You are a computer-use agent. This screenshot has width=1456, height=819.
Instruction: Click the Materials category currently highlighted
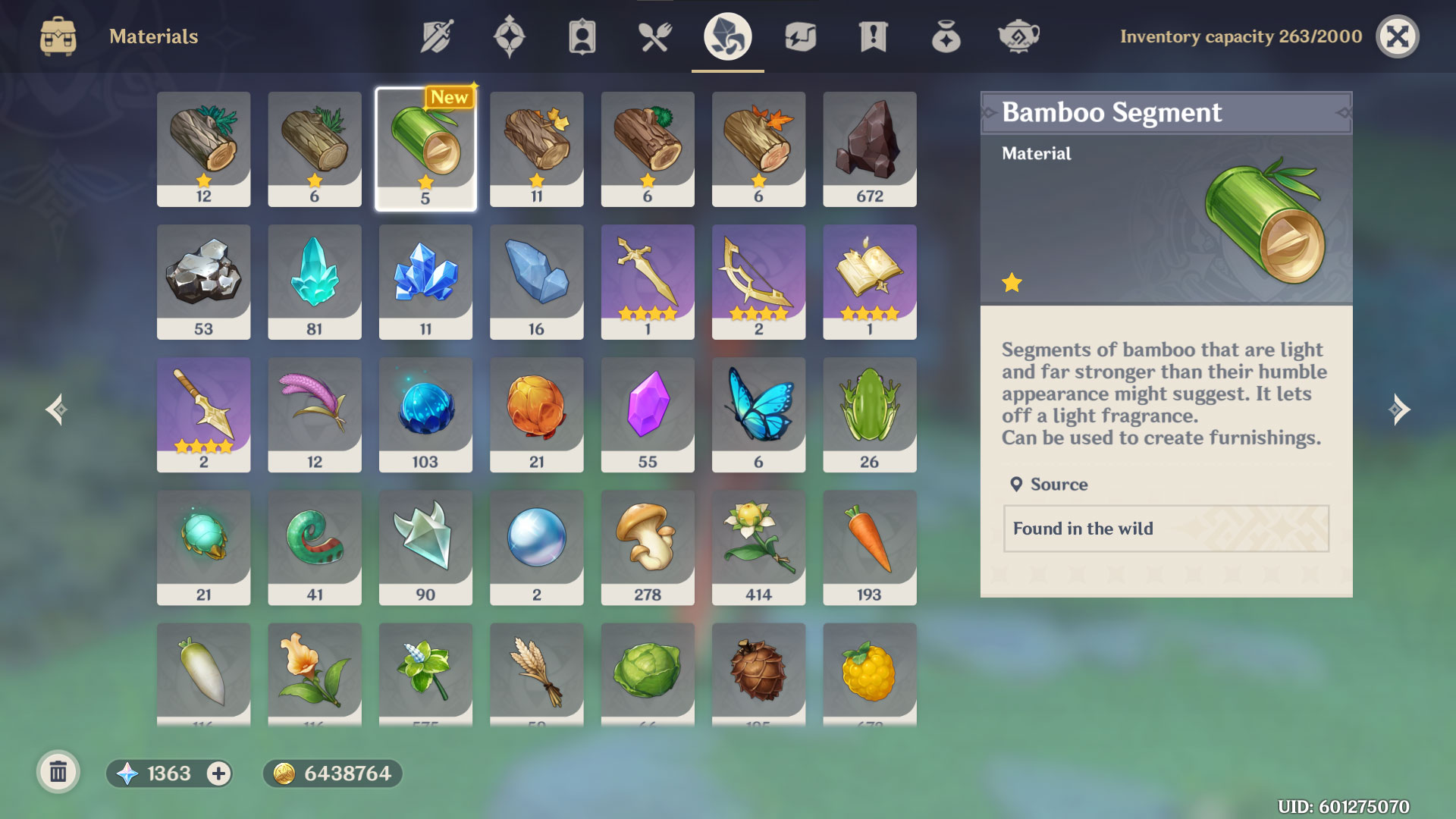pos(726,36)
